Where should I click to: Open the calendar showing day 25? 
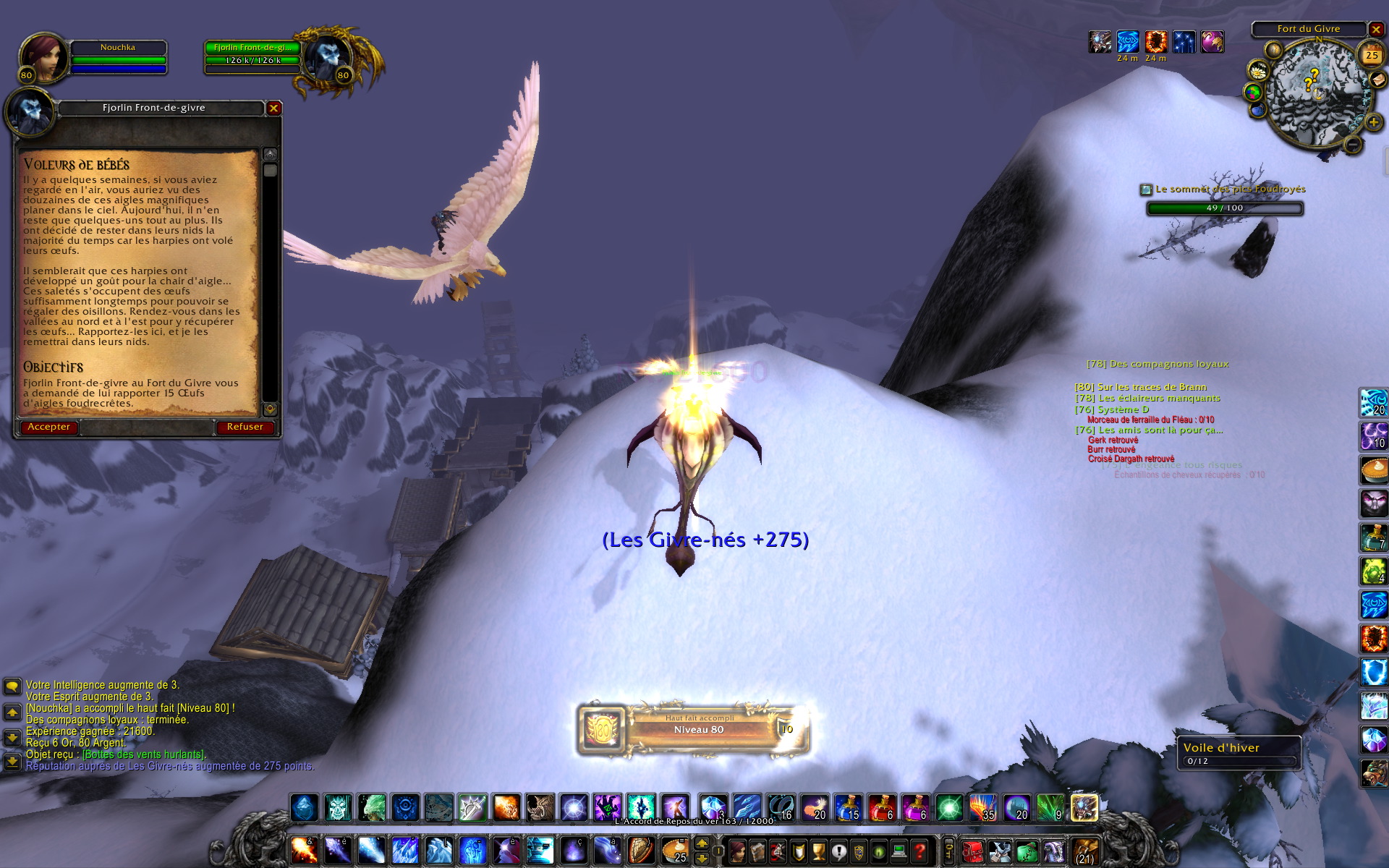pyautogui.click(x=1372, y=55)
